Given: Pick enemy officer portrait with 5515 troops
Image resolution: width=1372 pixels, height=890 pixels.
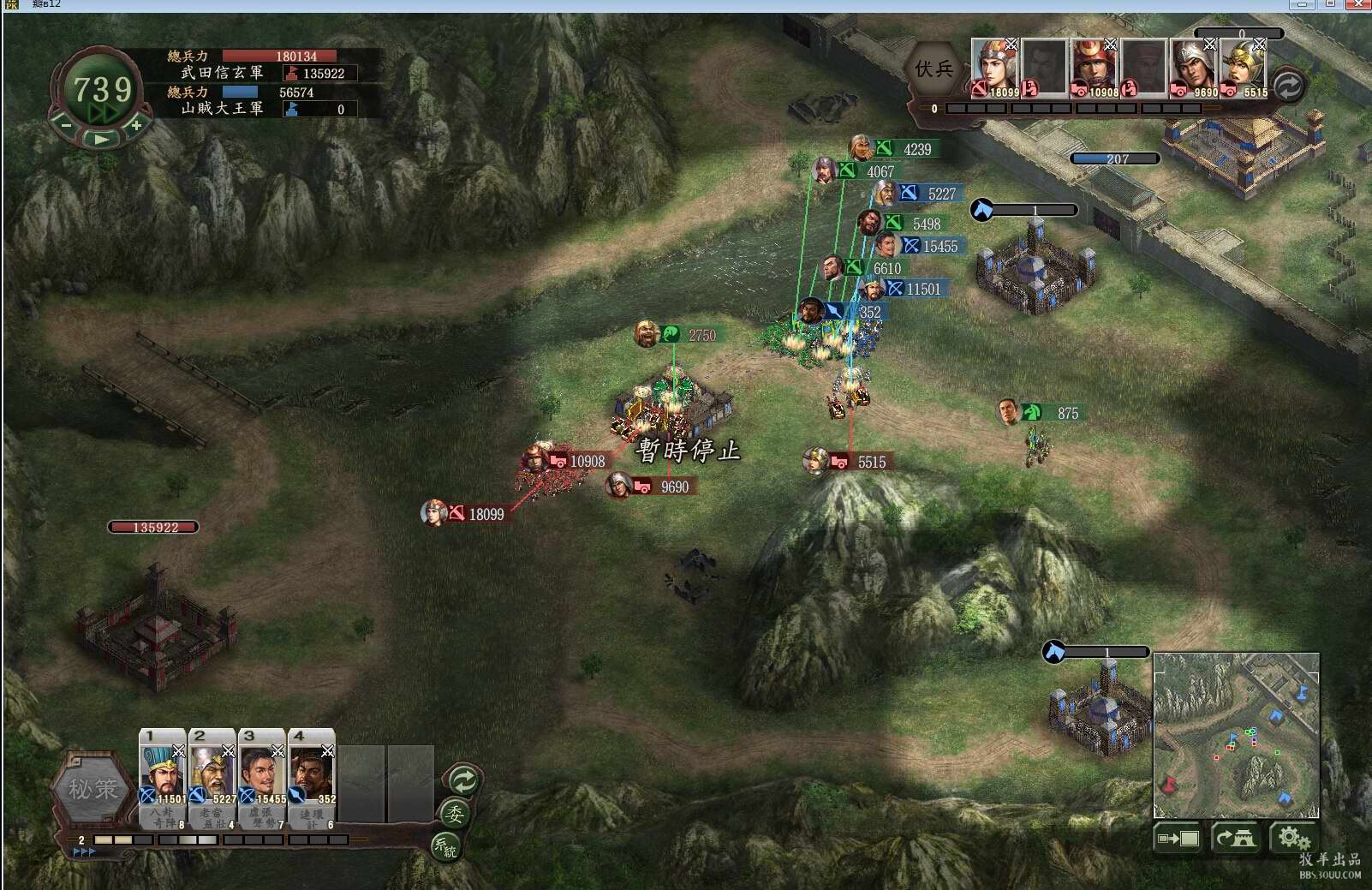Looking at the screenshot, I should [1244, 67].
